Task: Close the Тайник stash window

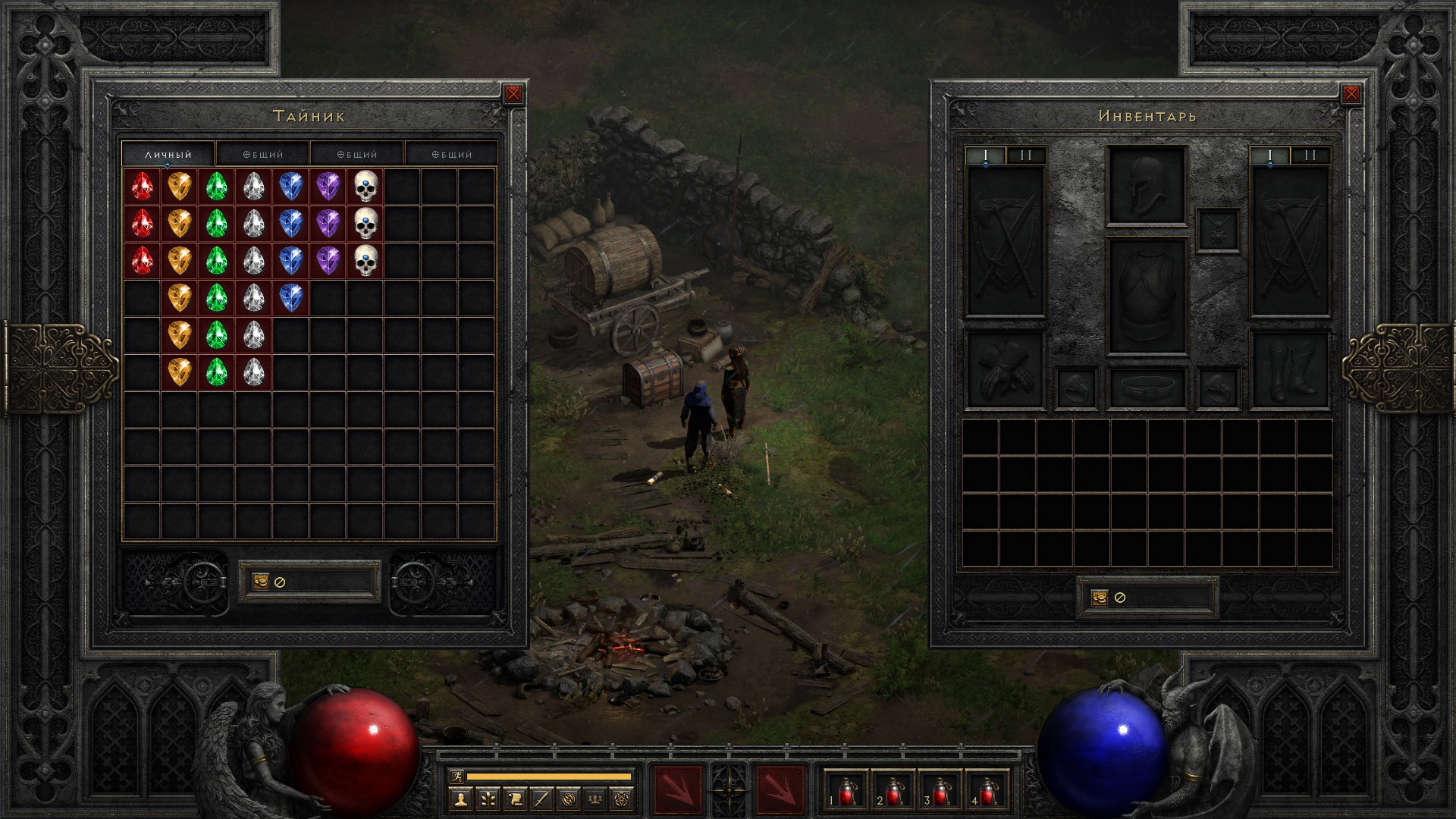Action: click(x=513, y=94)
